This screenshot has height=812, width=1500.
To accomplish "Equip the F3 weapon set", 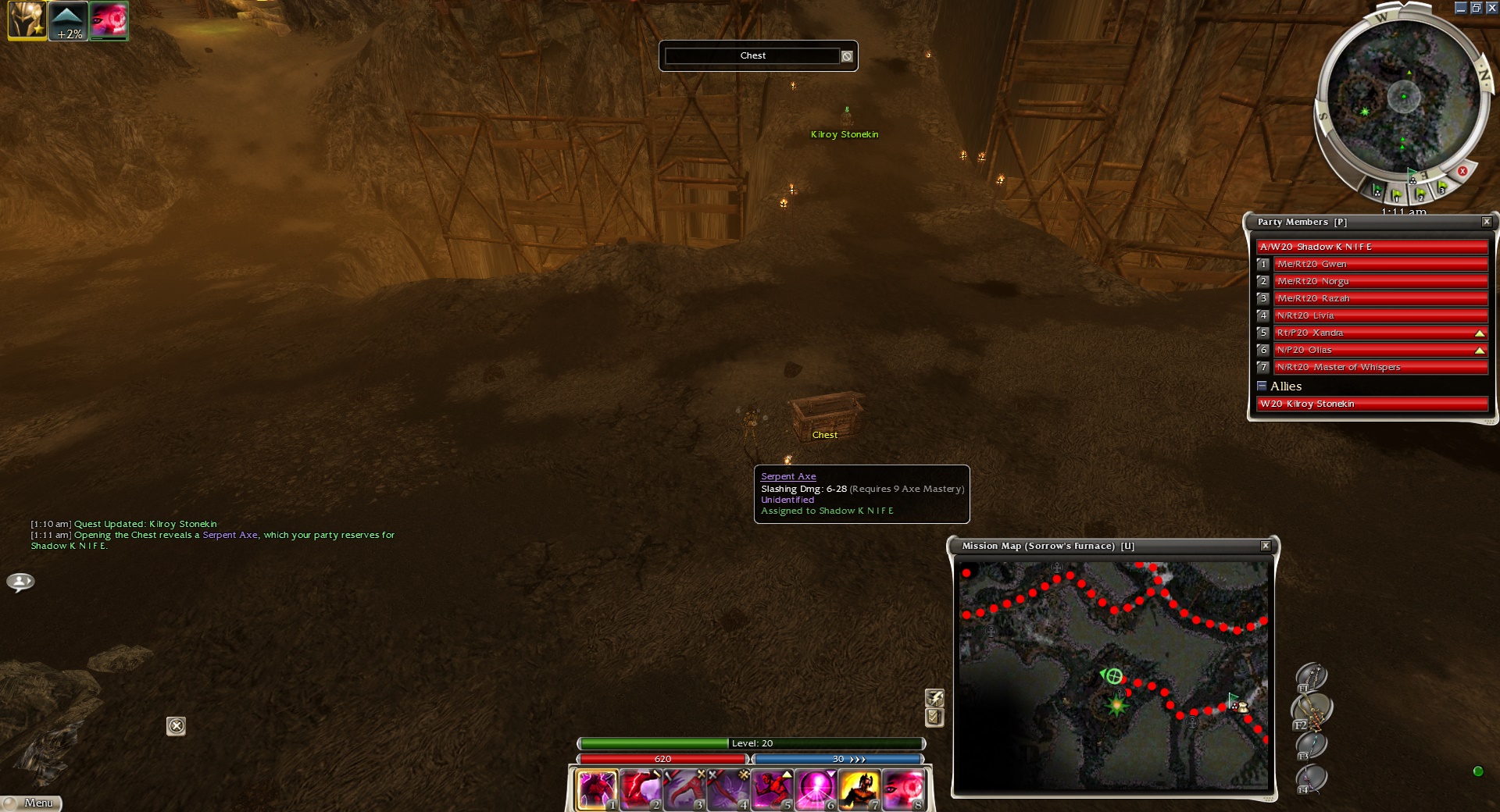I will pyautogui.click(x=1311, y=746).
